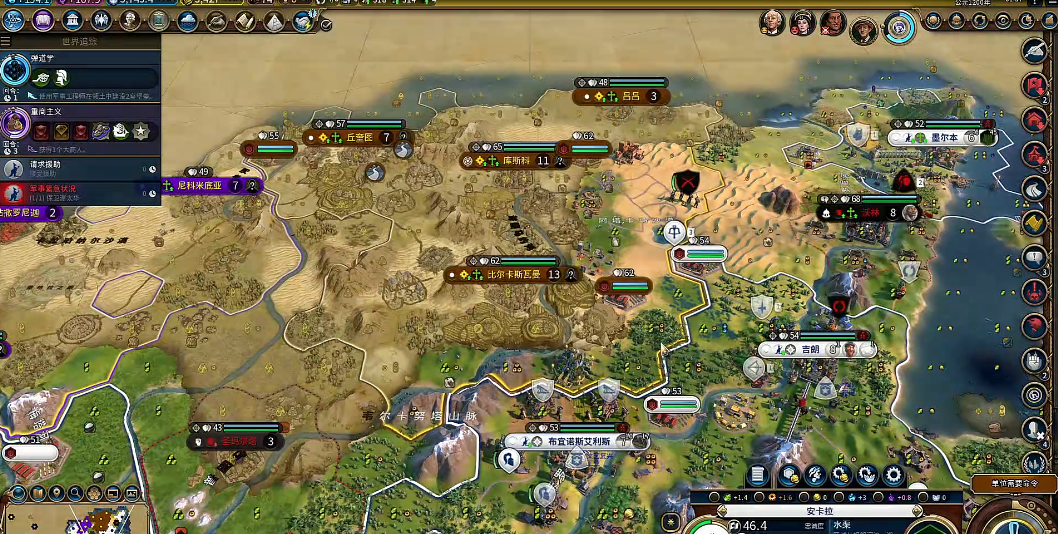The image size is (1058, 534).
Task: Click the white-haired leader portrait in the diplomacy ribbon
Action: coord(771,21)
